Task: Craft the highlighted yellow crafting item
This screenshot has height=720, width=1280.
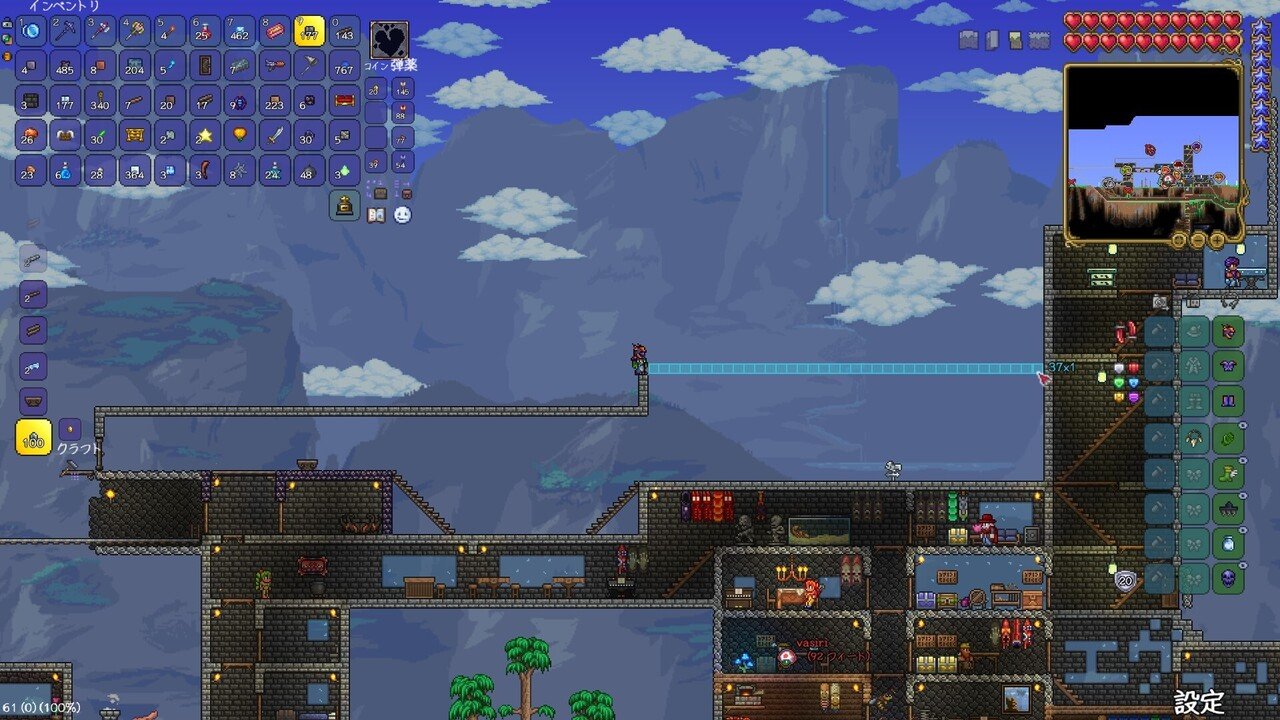Action: pos(34,437)
